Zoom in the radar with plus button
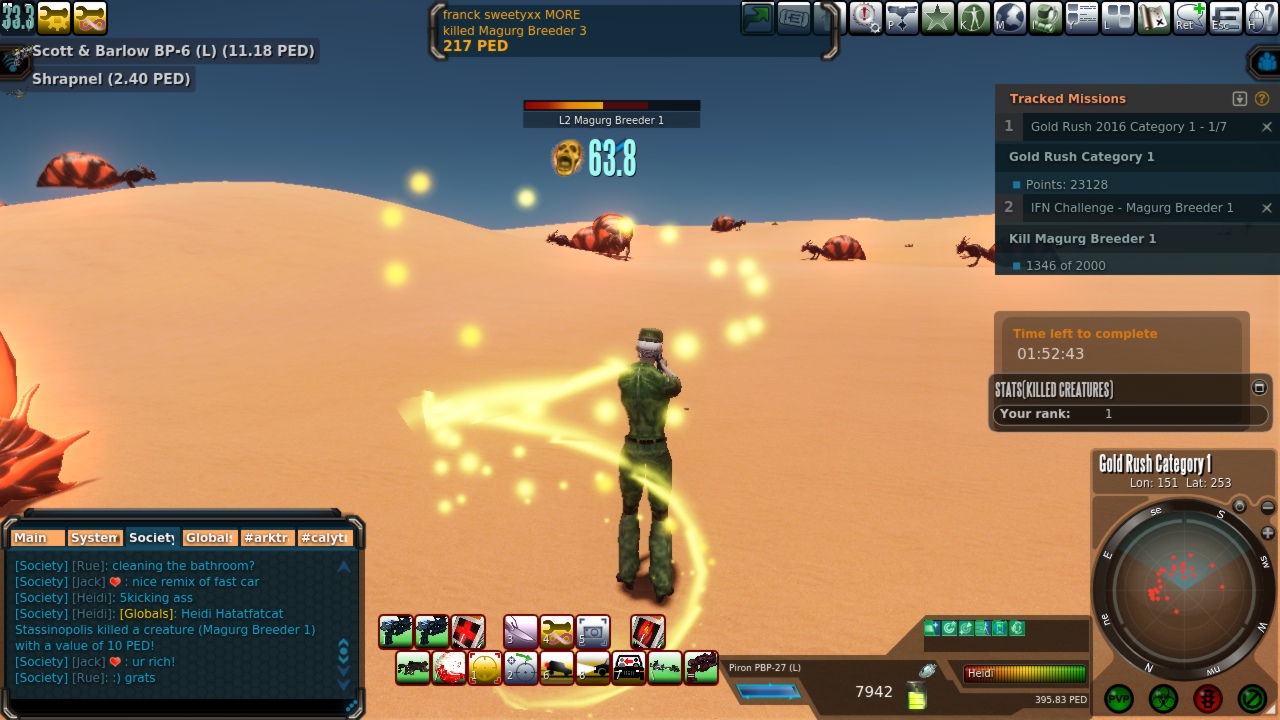The height and width of the screenshot is (720, 1280). (x=1268, y=533)
